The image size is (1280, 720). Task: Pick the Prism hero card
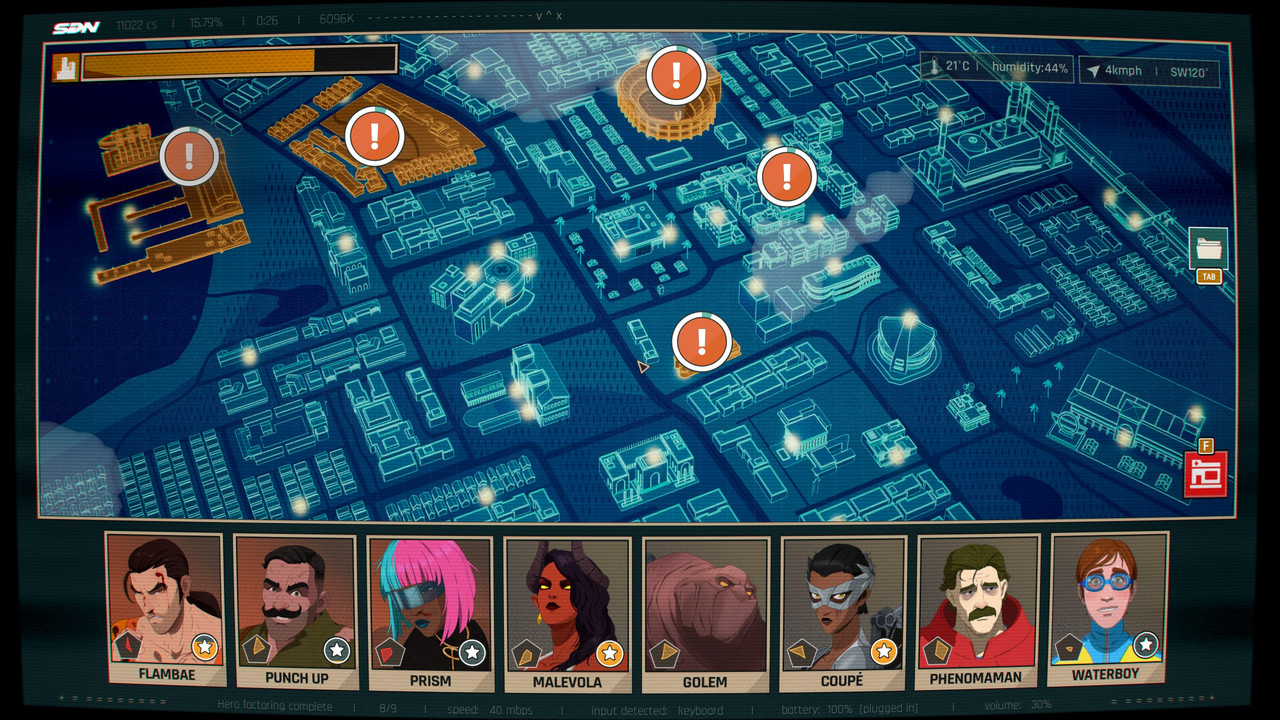430,612
